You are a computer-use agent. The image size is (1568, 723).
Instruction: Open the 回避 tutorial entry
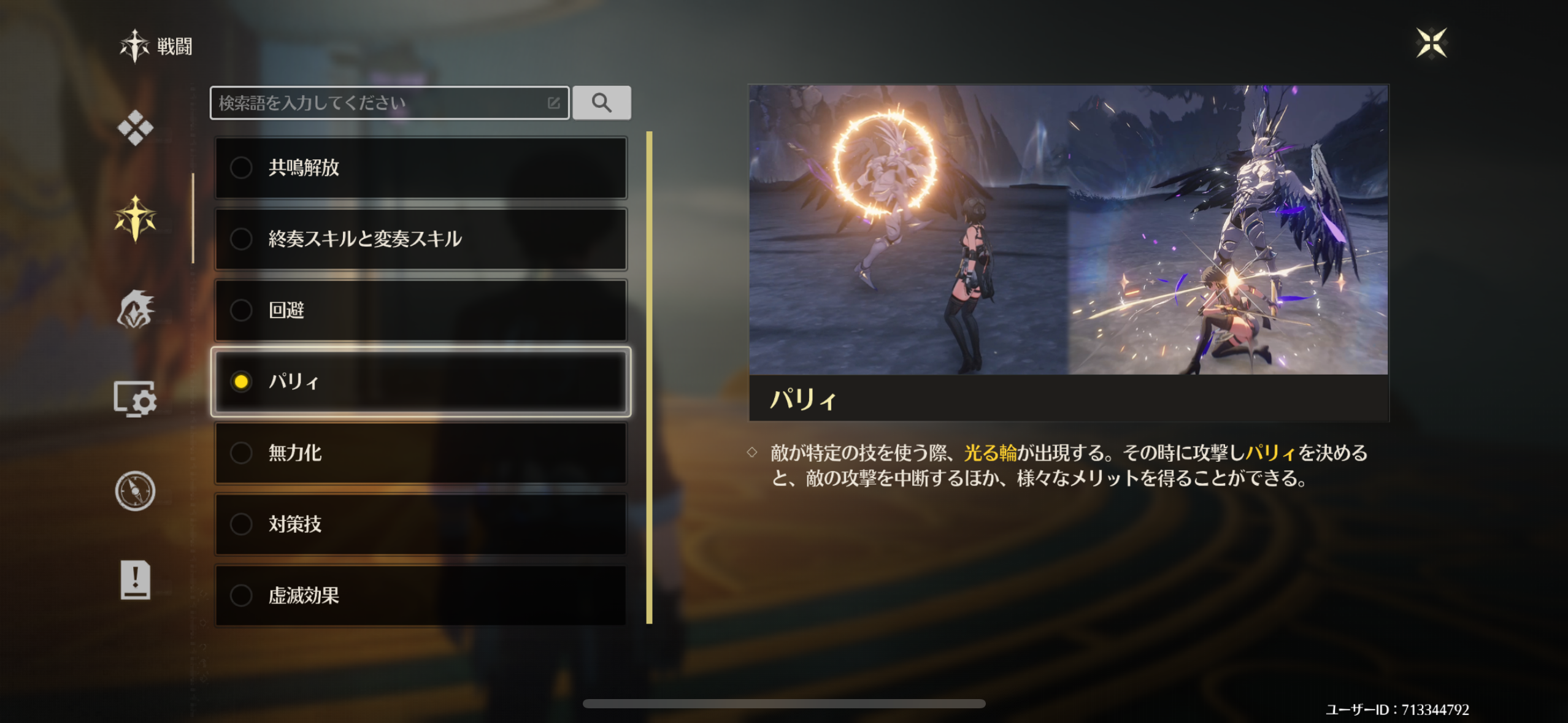pyautogui.click(x=420, y=310)
